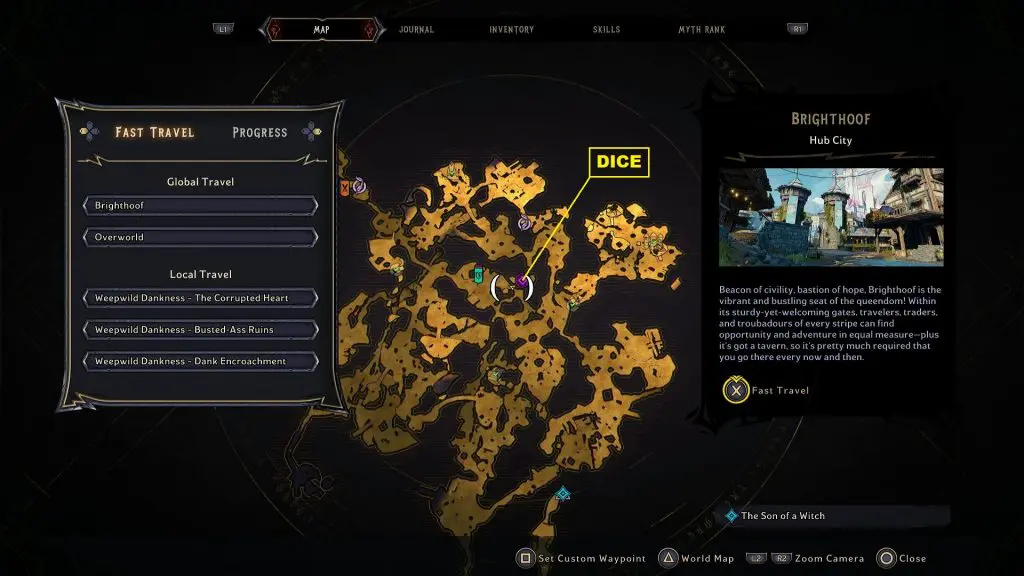1024x576 pixels.
Task: Switch to the Journal tab
Action: coord(416,30)
